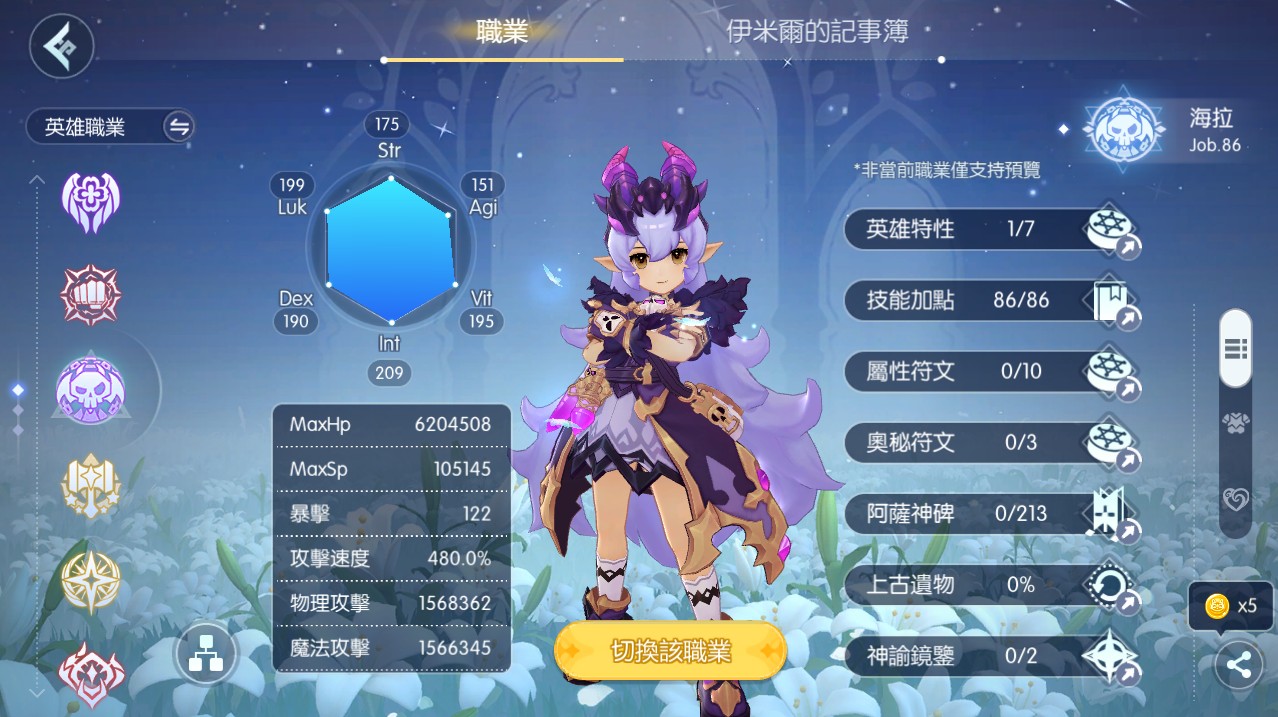
Task: Select the list view icon on right sidebar
Action: (x=1235, y=348)
